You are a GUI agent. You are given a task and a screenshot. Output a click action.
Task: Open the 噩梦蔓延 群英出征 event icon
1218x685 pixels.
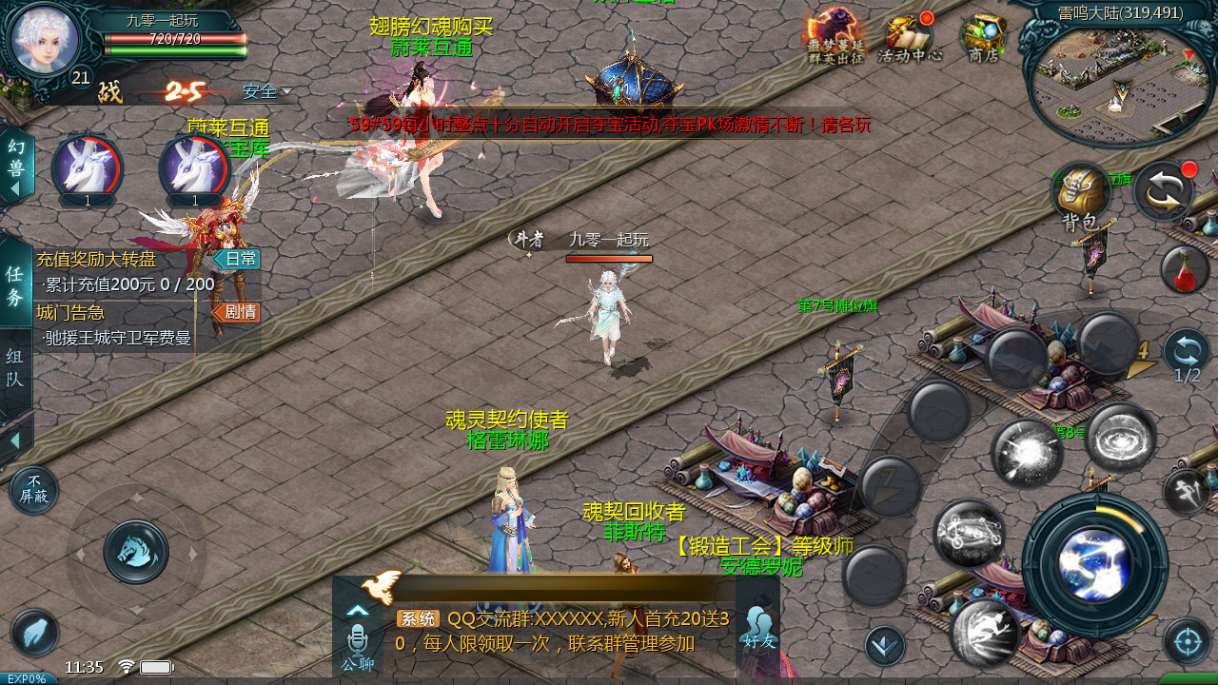[x=835, y=39]
